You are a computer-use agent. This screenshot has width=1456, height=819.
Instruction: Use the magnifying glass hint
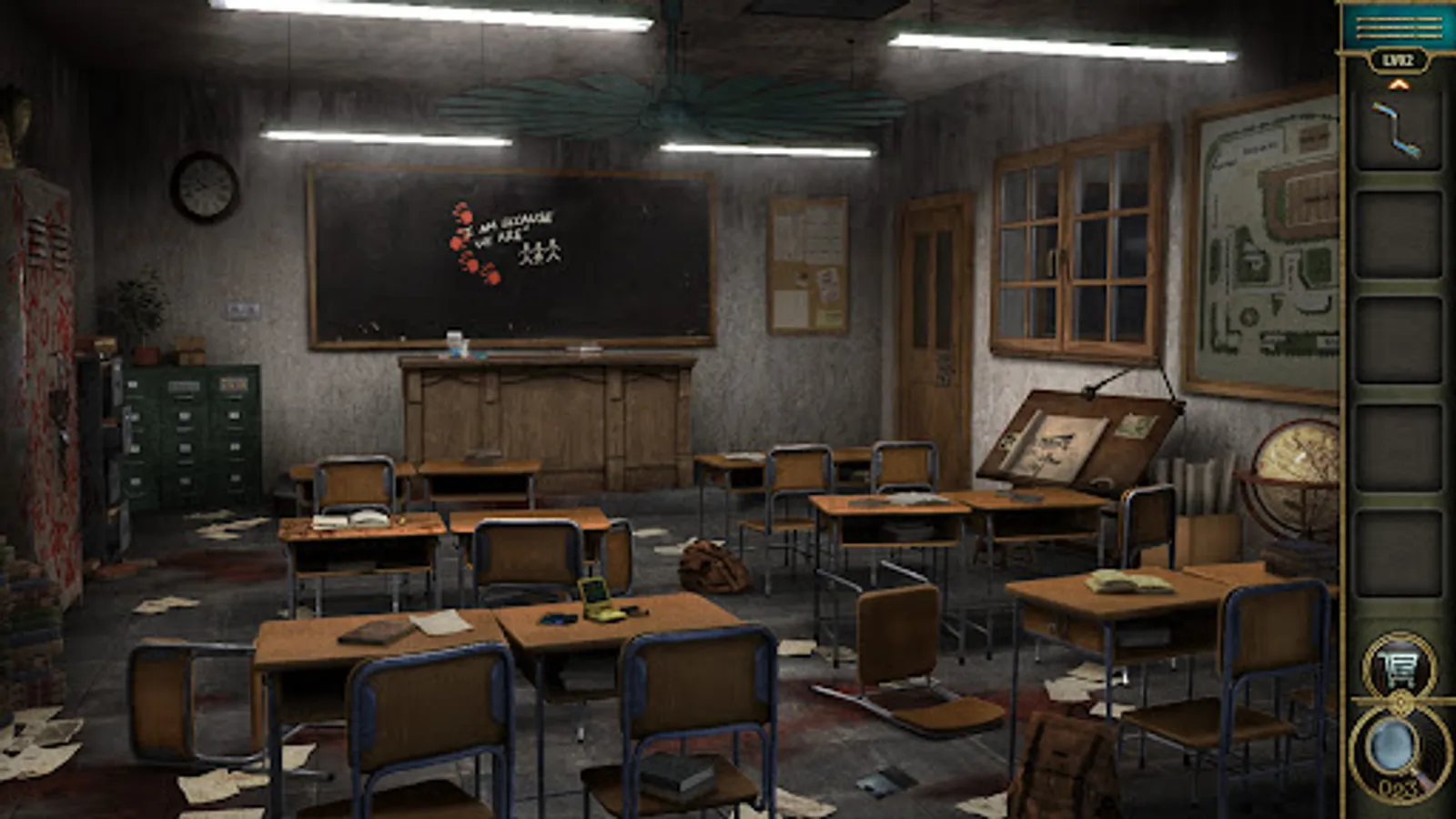(1394, 746)
